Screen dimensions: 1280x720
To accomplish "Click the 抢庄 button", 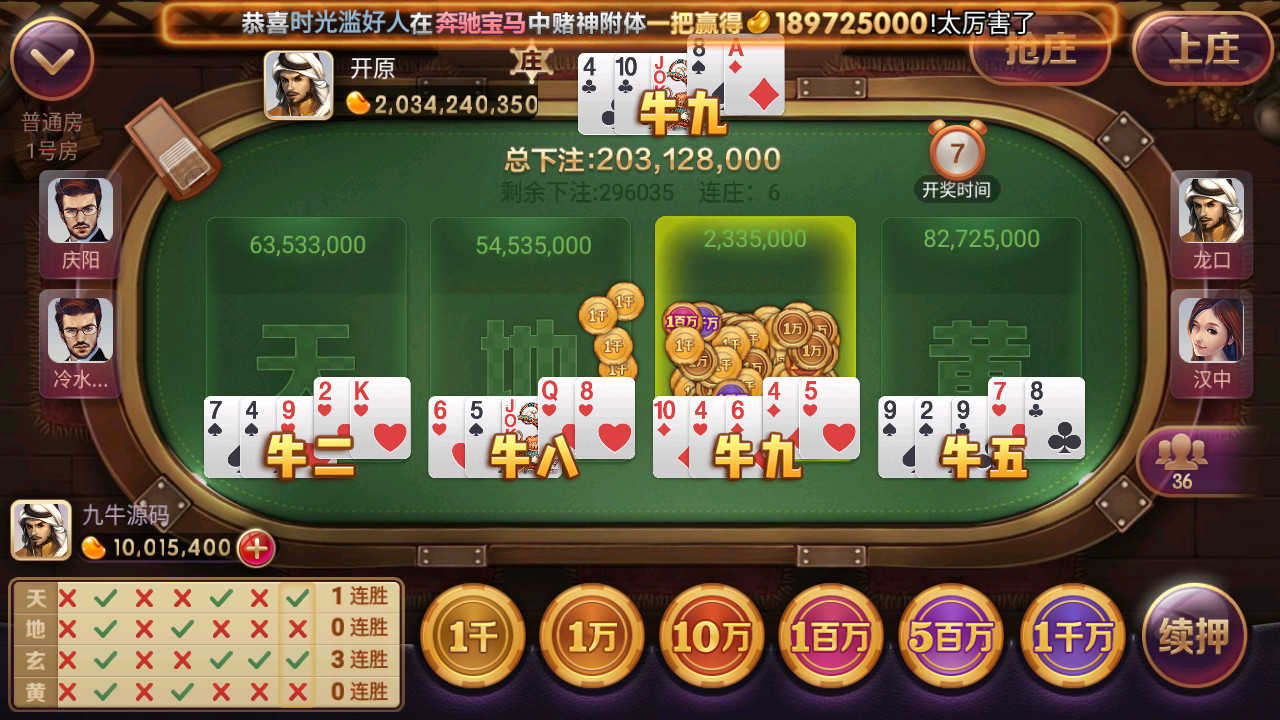I will [1040, 49].
